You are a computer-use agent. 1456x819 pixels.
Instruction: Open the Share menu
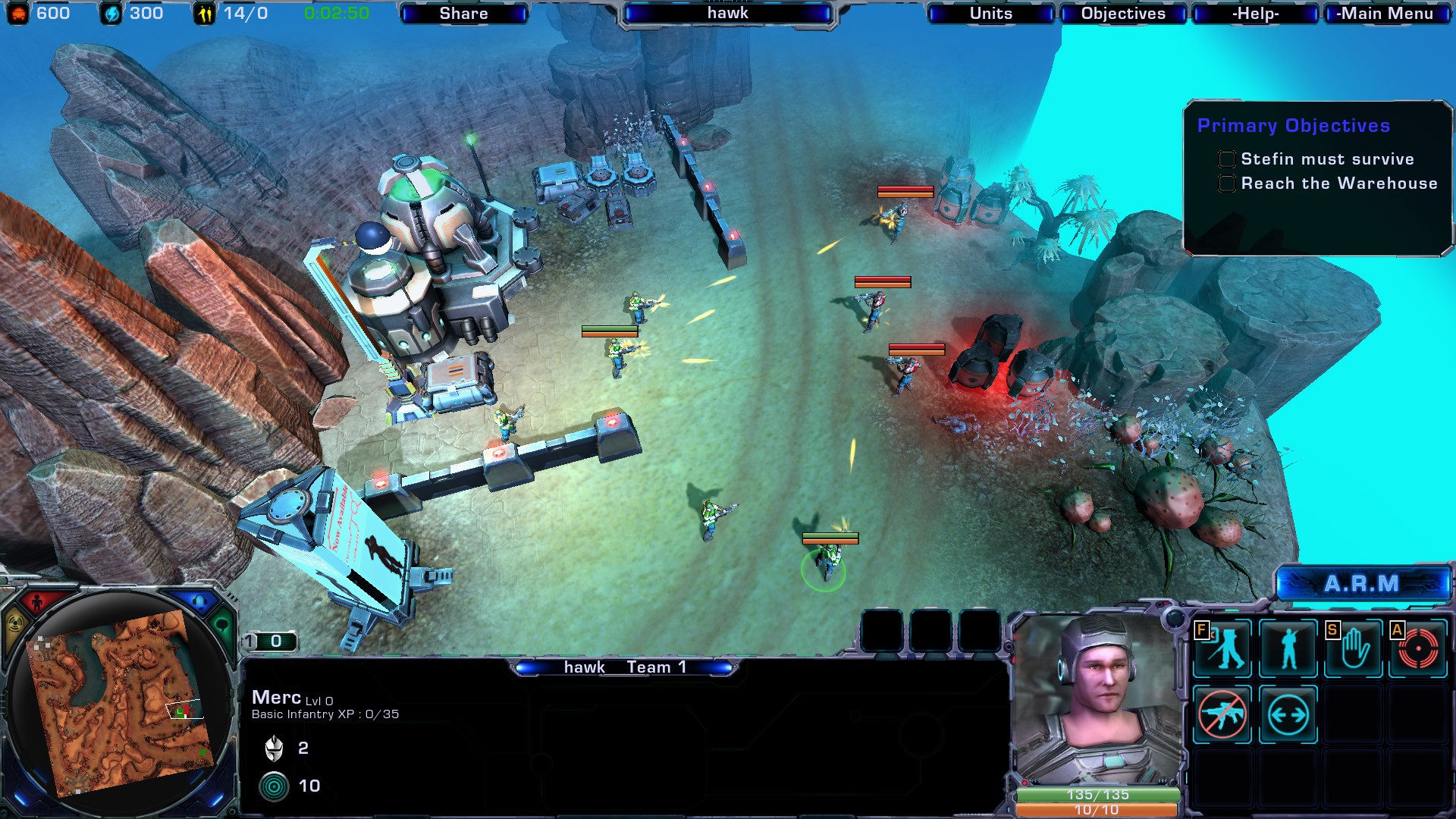pyautogui.click(x=463, y=14)
